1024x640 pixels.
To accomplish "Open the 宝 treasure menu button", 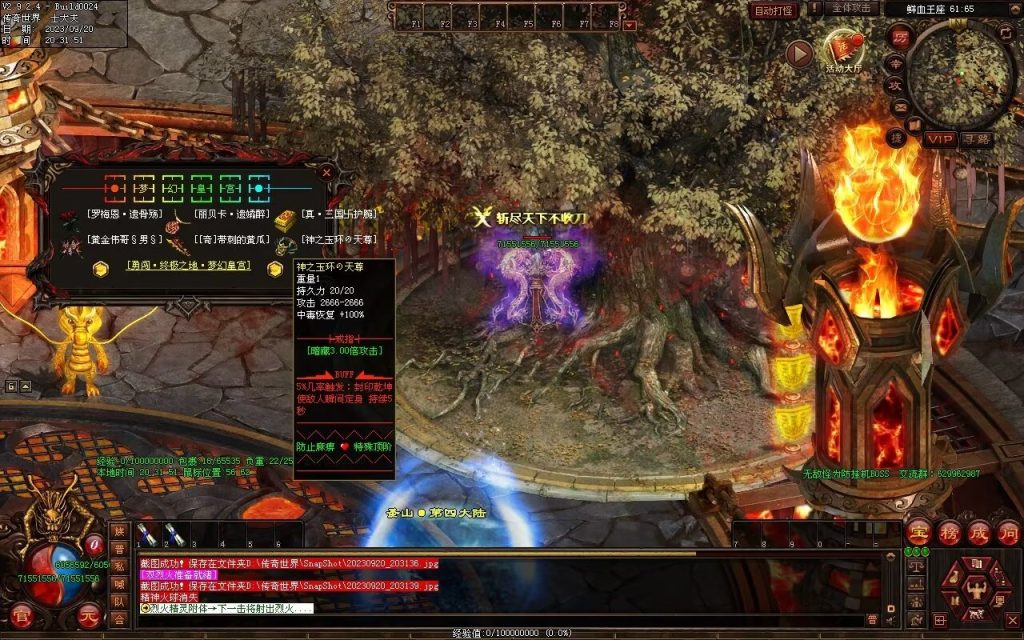I will click(x=919, y=532).
